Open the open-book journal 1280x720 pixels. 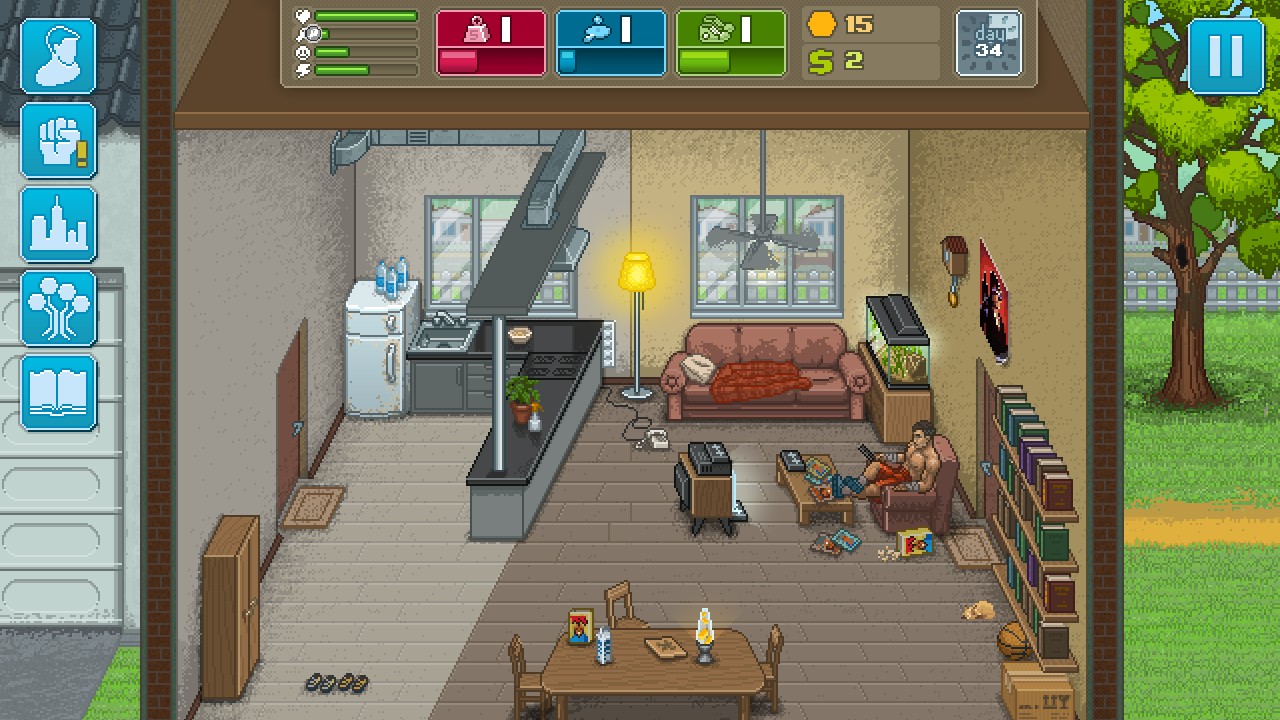click(x=58, y=392)
